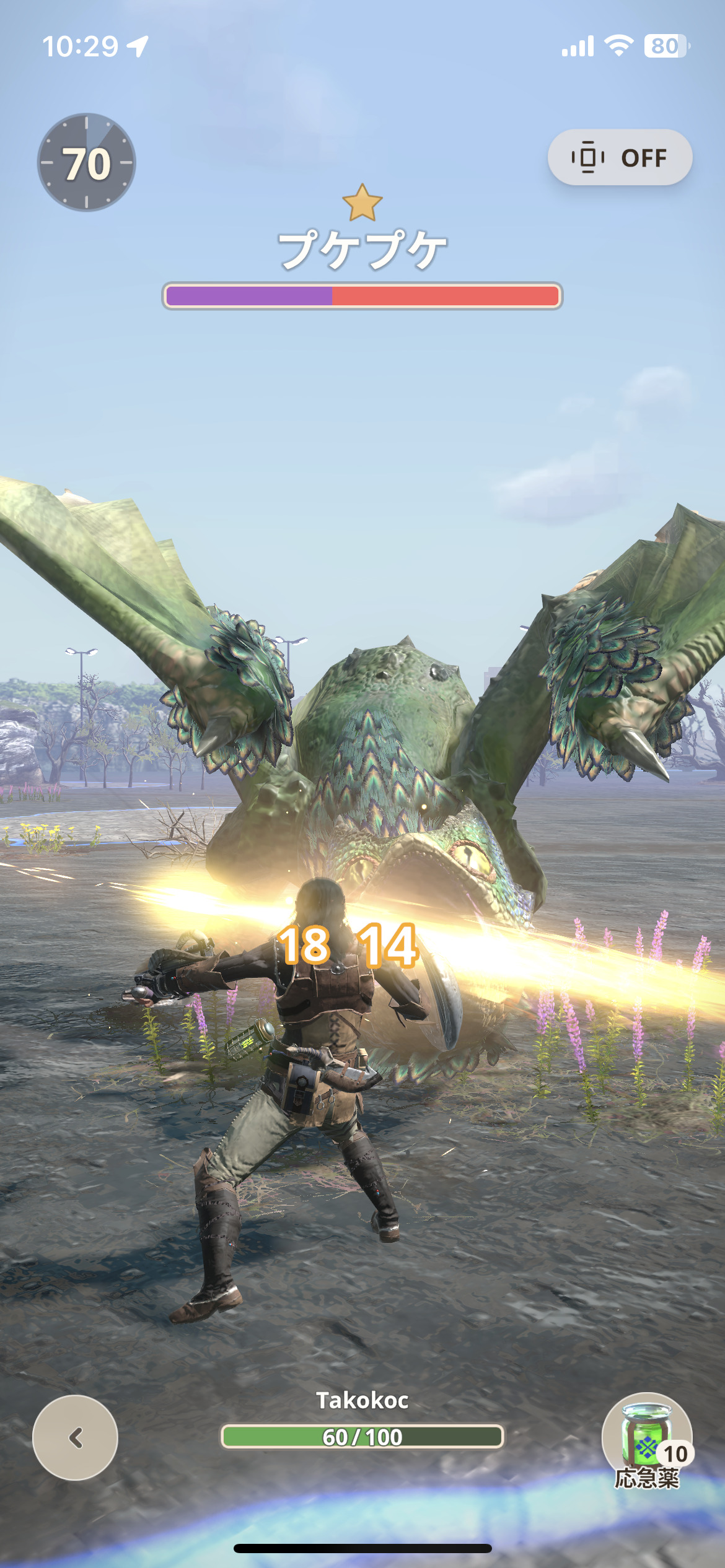Toggle the gyroscope OFF button
This screenshot has width=725, height=1568.
(620, 157)
